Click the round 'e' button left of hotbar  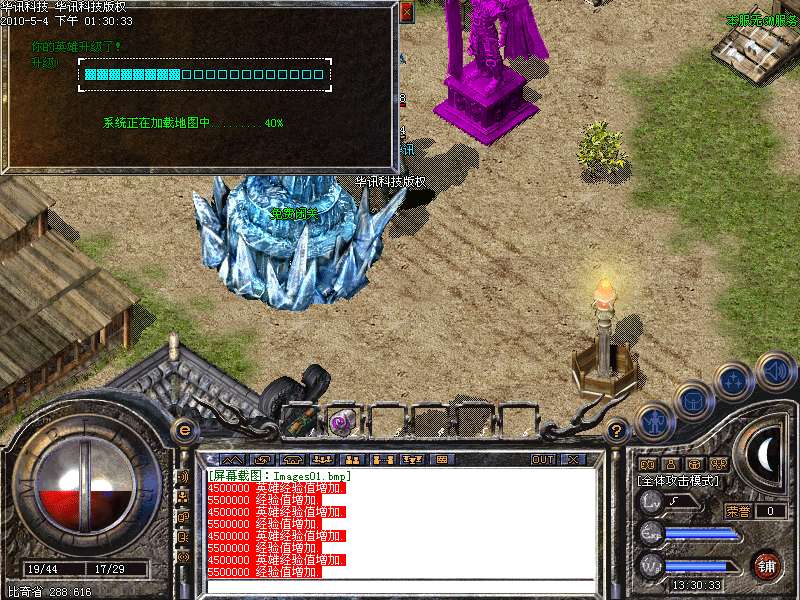coord(184,431)
